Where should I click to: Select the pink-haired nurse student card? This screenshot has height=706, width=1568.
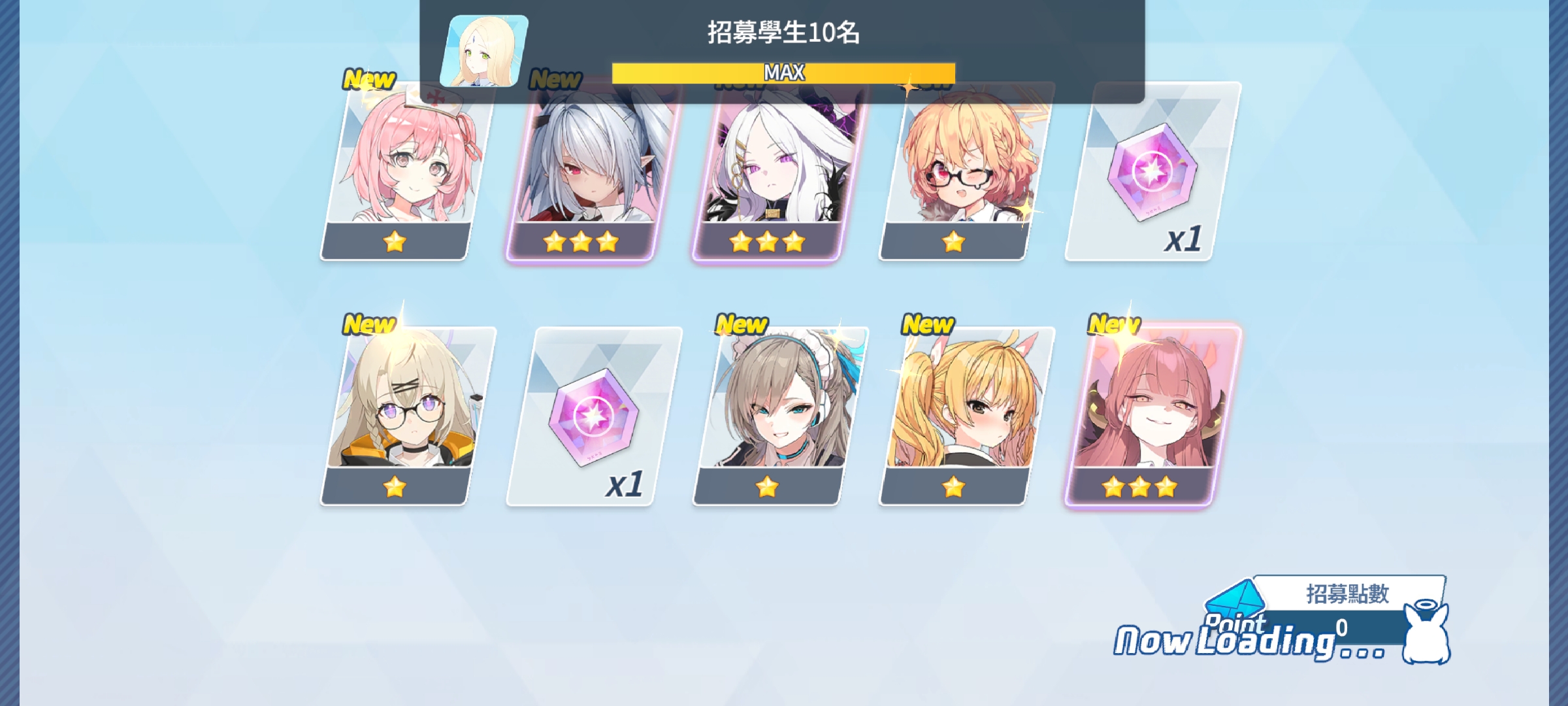[x=405, y=171]
